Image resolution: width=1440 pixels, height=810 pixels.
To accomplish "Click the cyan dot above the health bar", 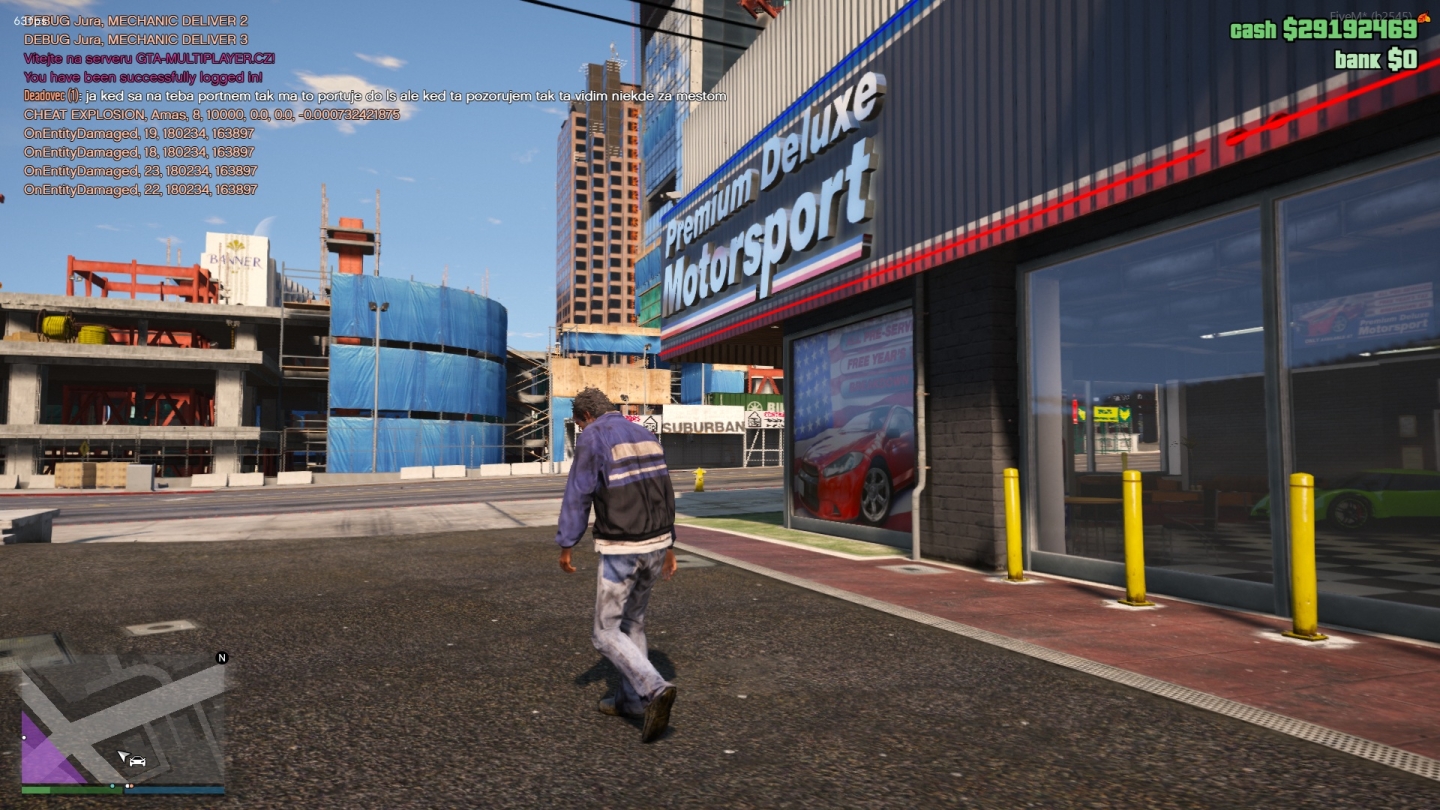I will pyautogui.click(x=112, y=786).
